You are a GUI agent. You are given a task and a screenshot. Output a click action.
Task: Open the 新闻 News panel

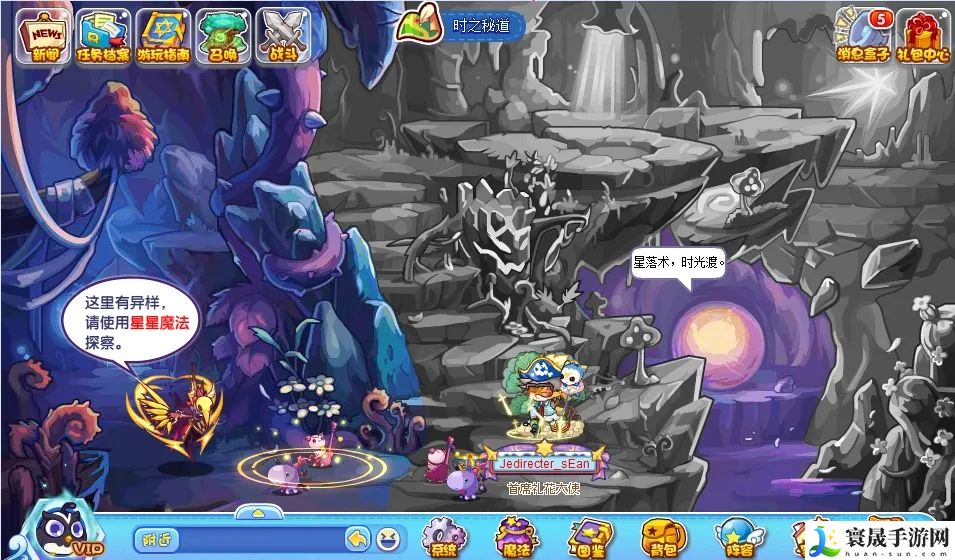pos(44,35)
